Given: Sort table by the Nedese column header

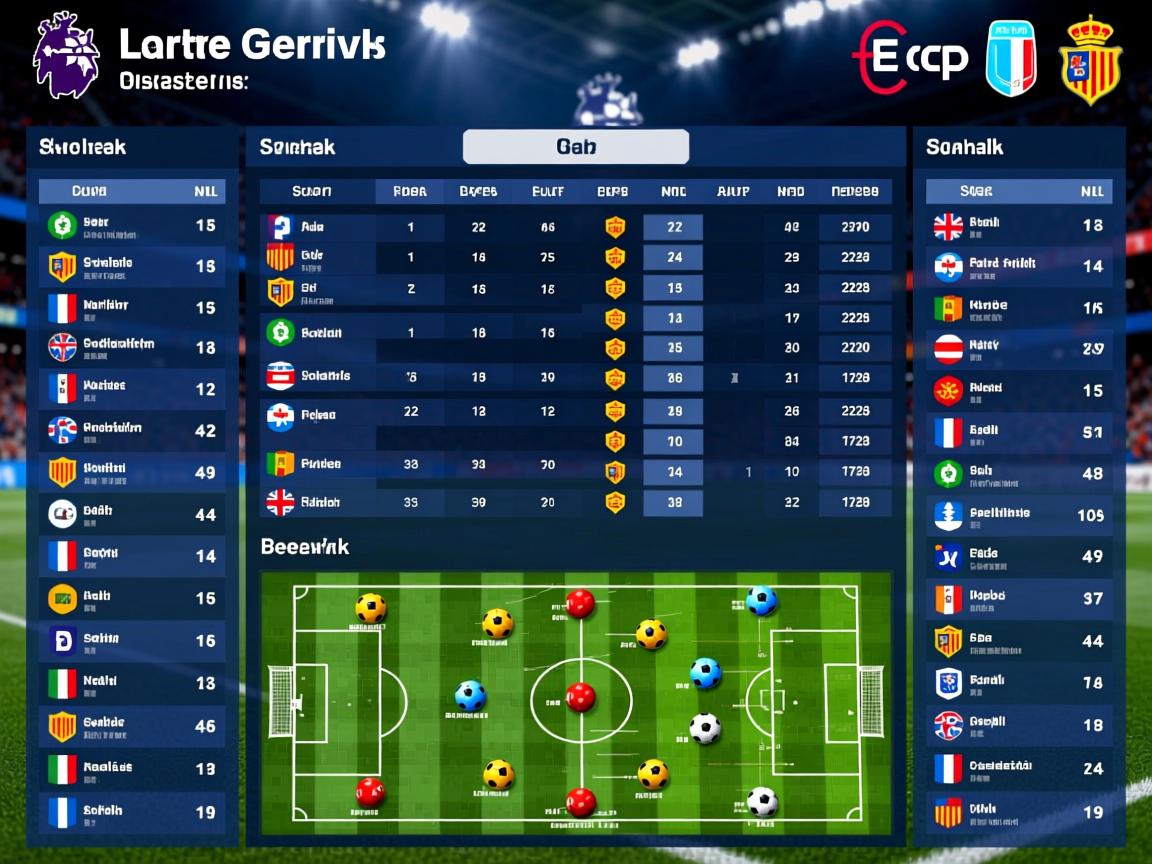Looking at the screenshot, I should click(854, 191).
